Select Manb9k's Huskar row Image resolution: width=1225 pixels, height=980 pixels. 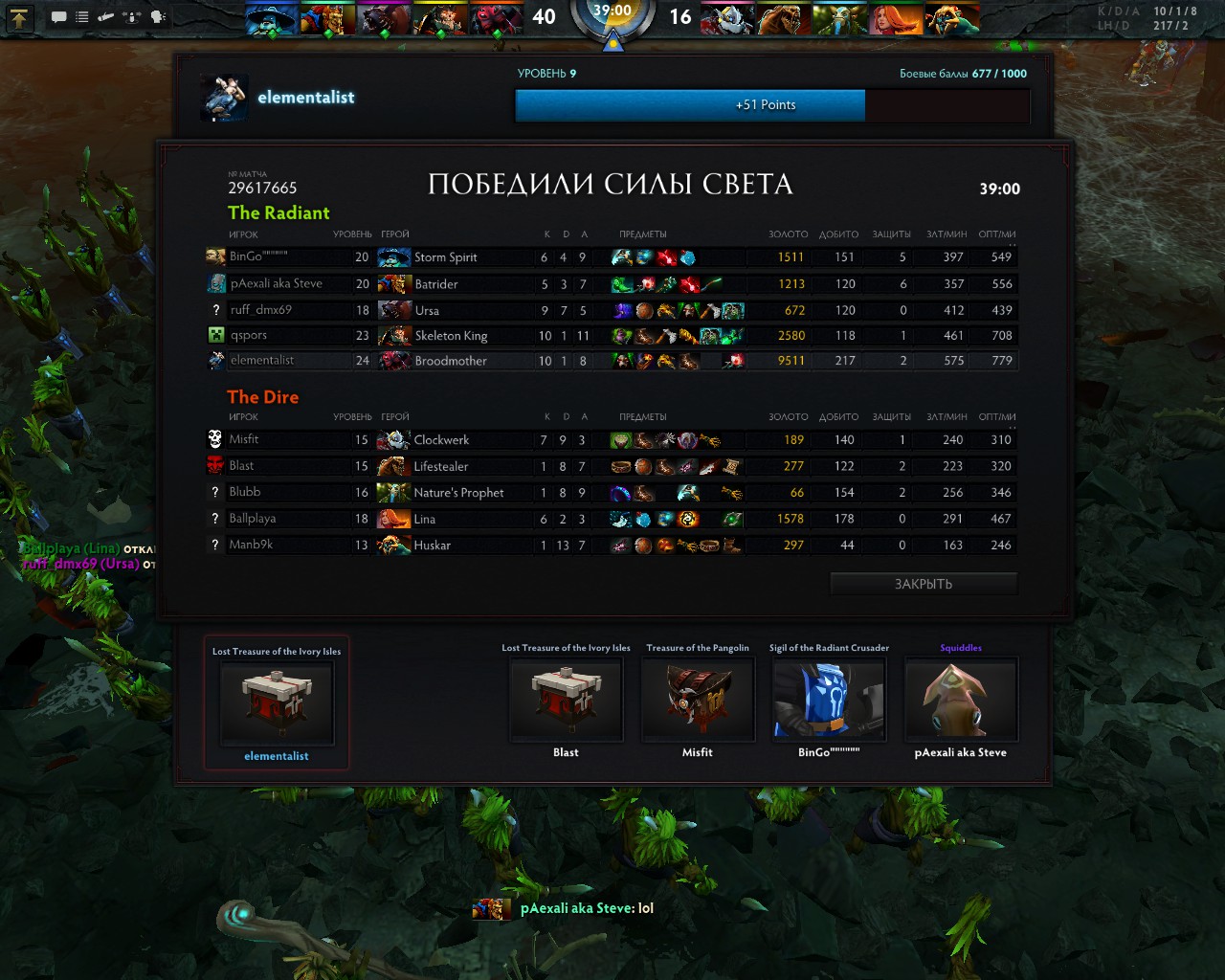click(612, 546)
